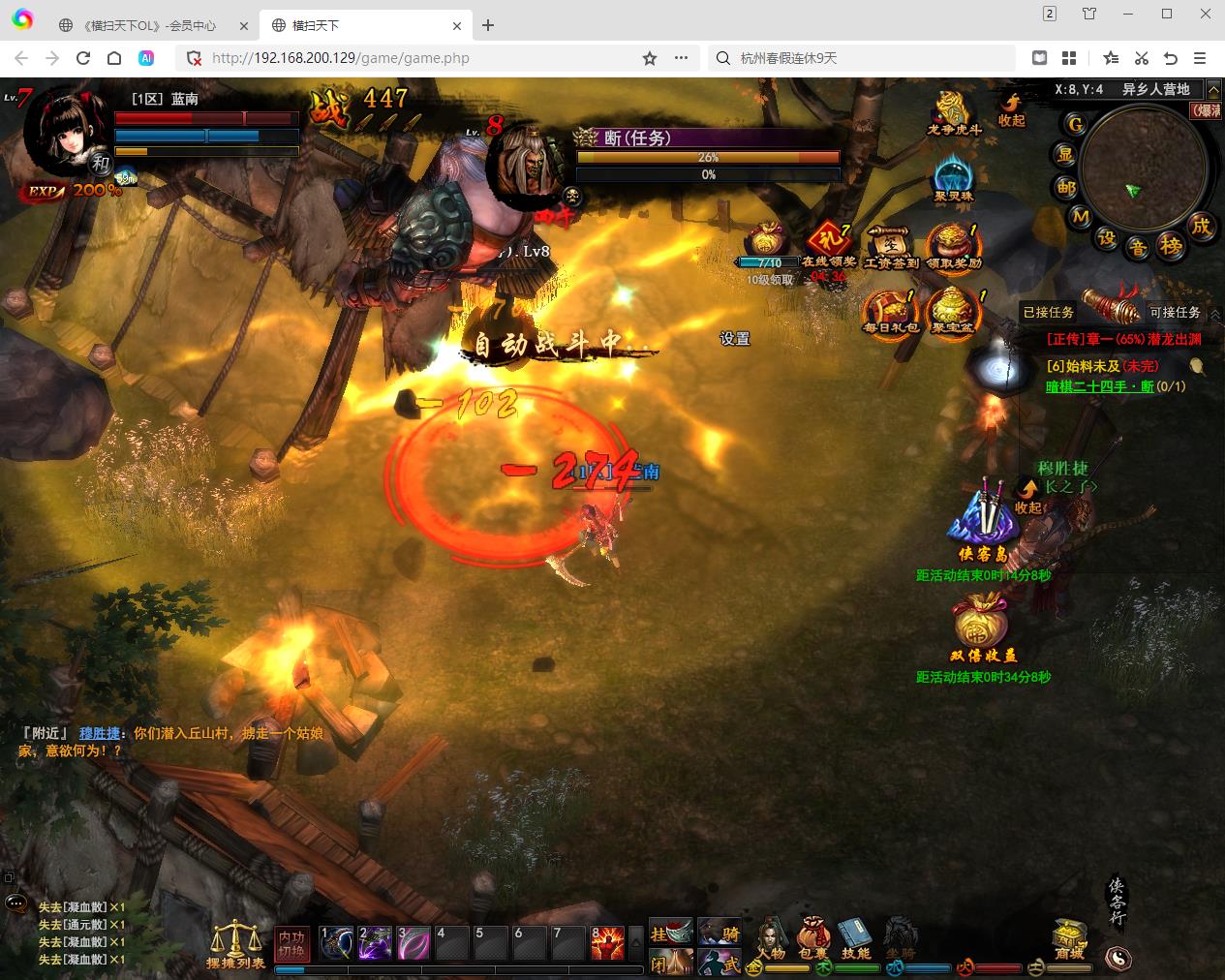Open the 邮 mail button by minimap

click(x=1066, y=187)
